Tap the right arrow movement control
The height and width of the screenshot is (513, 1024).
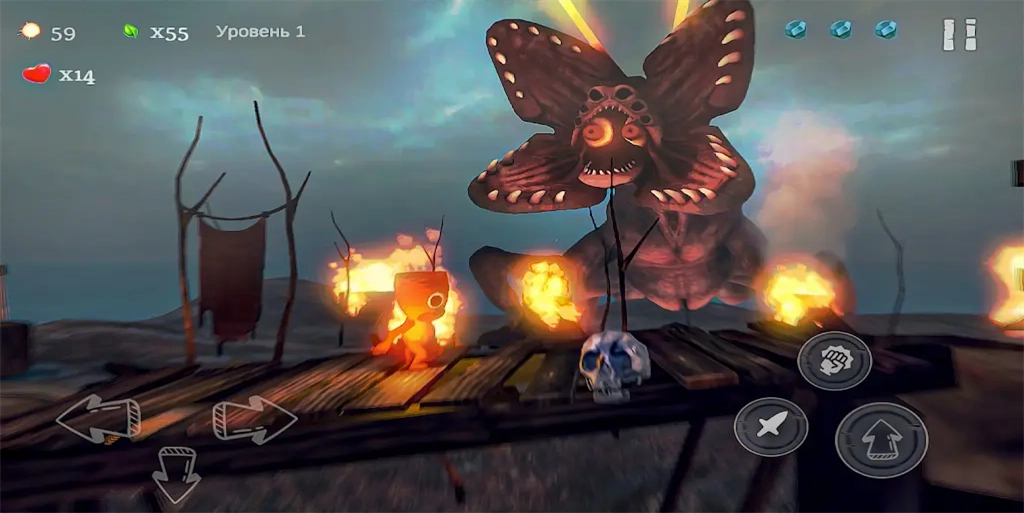[x=254, y=418]
